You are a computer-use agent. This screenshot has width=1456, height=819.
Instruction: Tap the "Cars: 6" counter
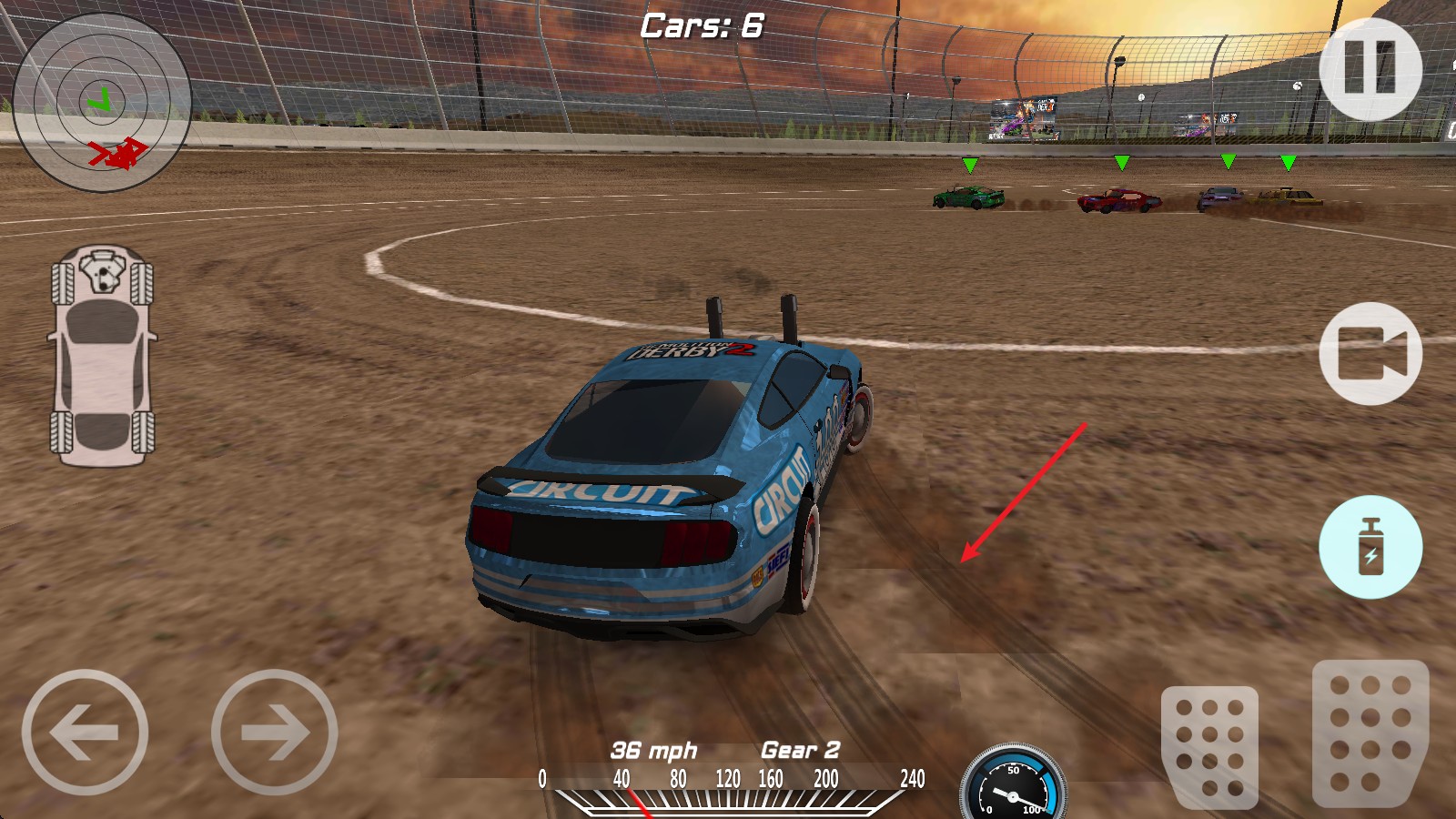(701, 25)
